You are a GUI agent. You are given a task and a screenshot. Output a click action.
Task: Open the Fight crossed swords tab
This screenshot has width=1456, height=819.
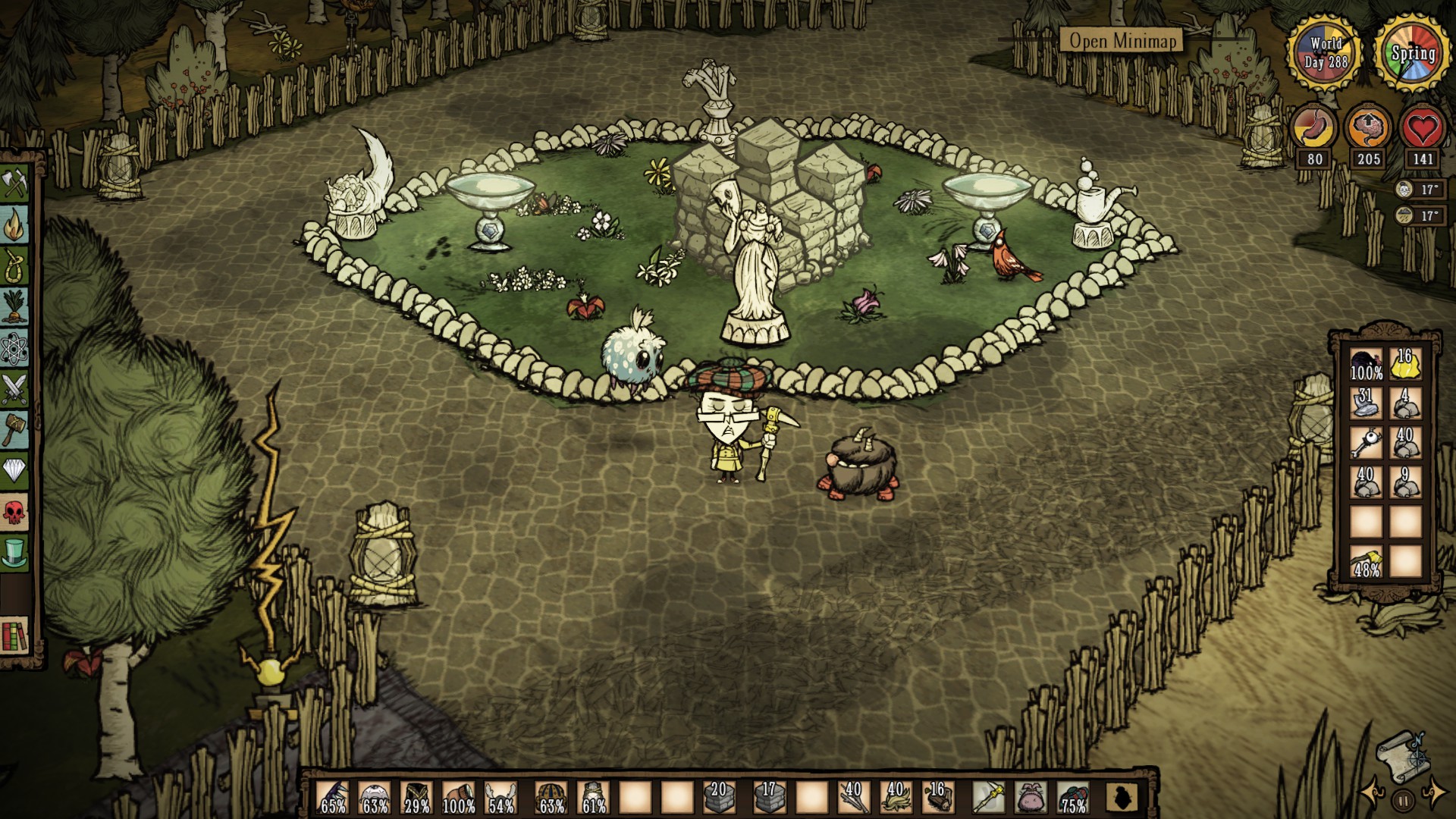click(14, 389)
